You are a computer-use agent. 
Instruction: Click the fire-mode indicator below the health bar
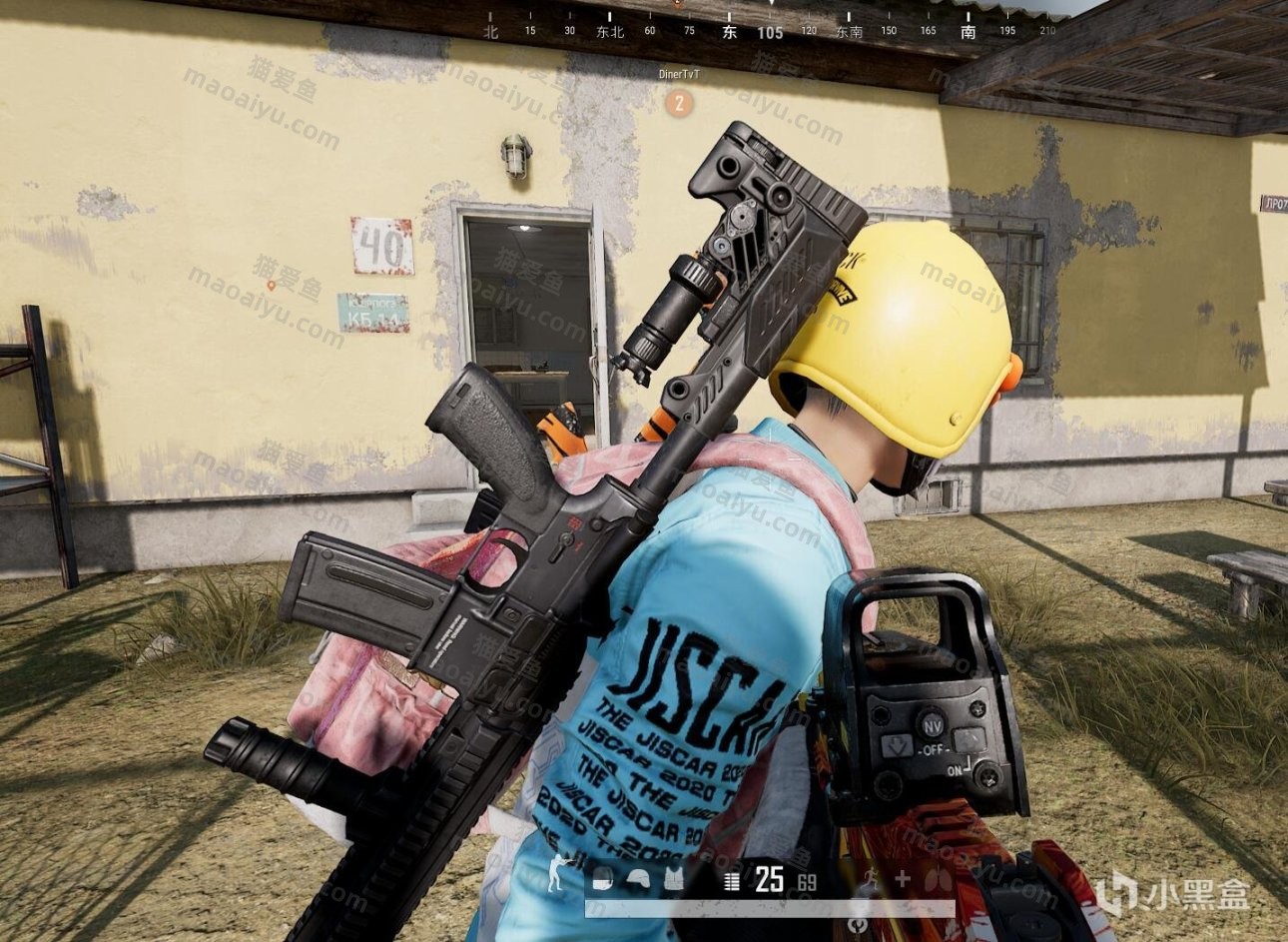pyautogui.click(x=859, y=924)
